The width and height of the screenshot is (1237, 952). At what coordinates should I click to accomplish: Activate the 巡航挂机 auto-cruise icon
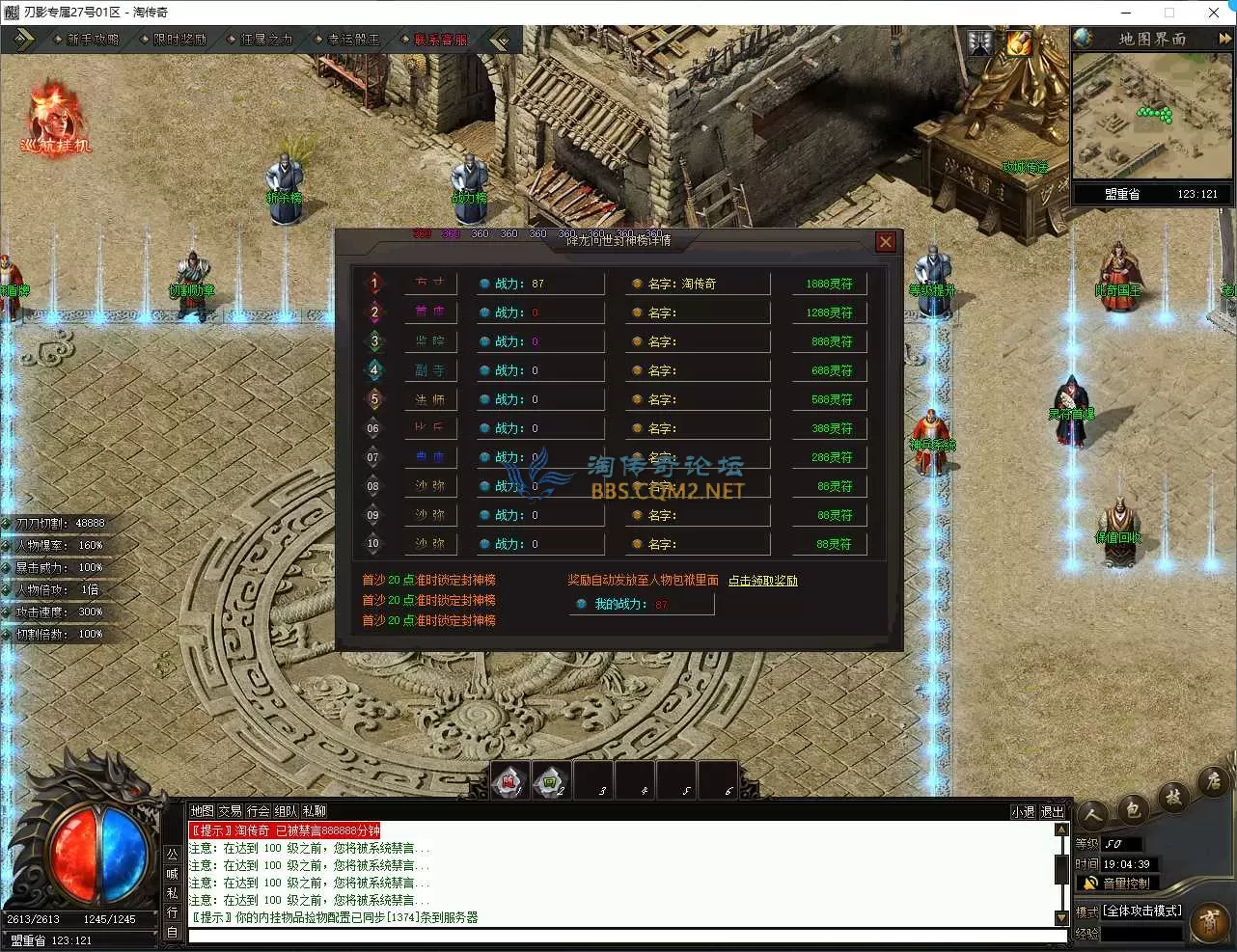55,121
